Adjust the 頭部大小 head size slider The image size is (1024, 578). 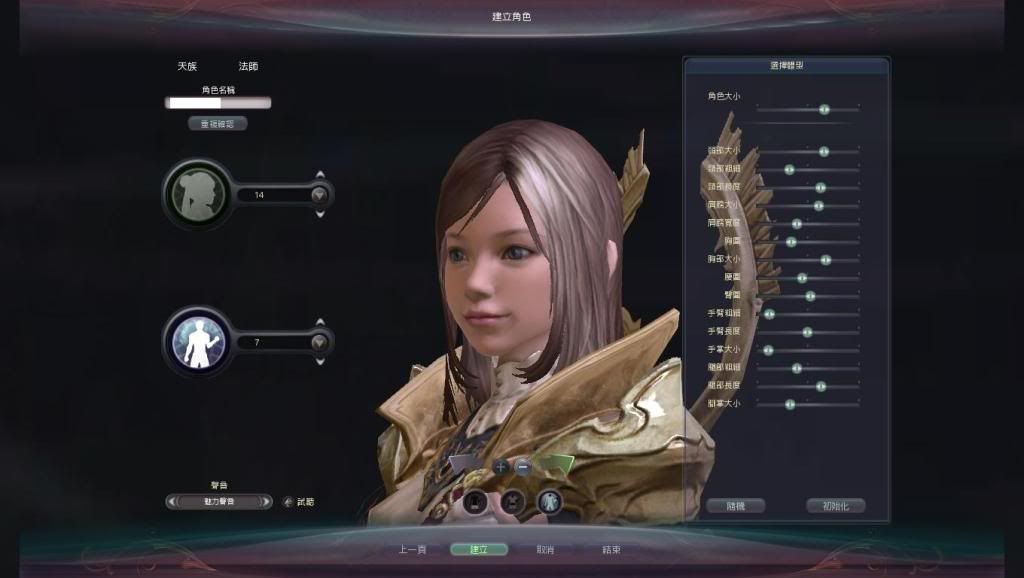[x=824, y=152]
